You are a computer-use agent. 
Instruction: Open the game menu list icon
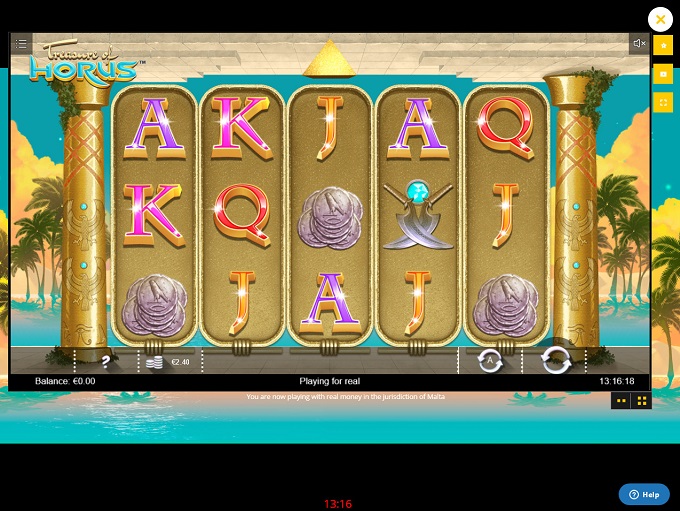pyautogui.click(x=21, y=44)
